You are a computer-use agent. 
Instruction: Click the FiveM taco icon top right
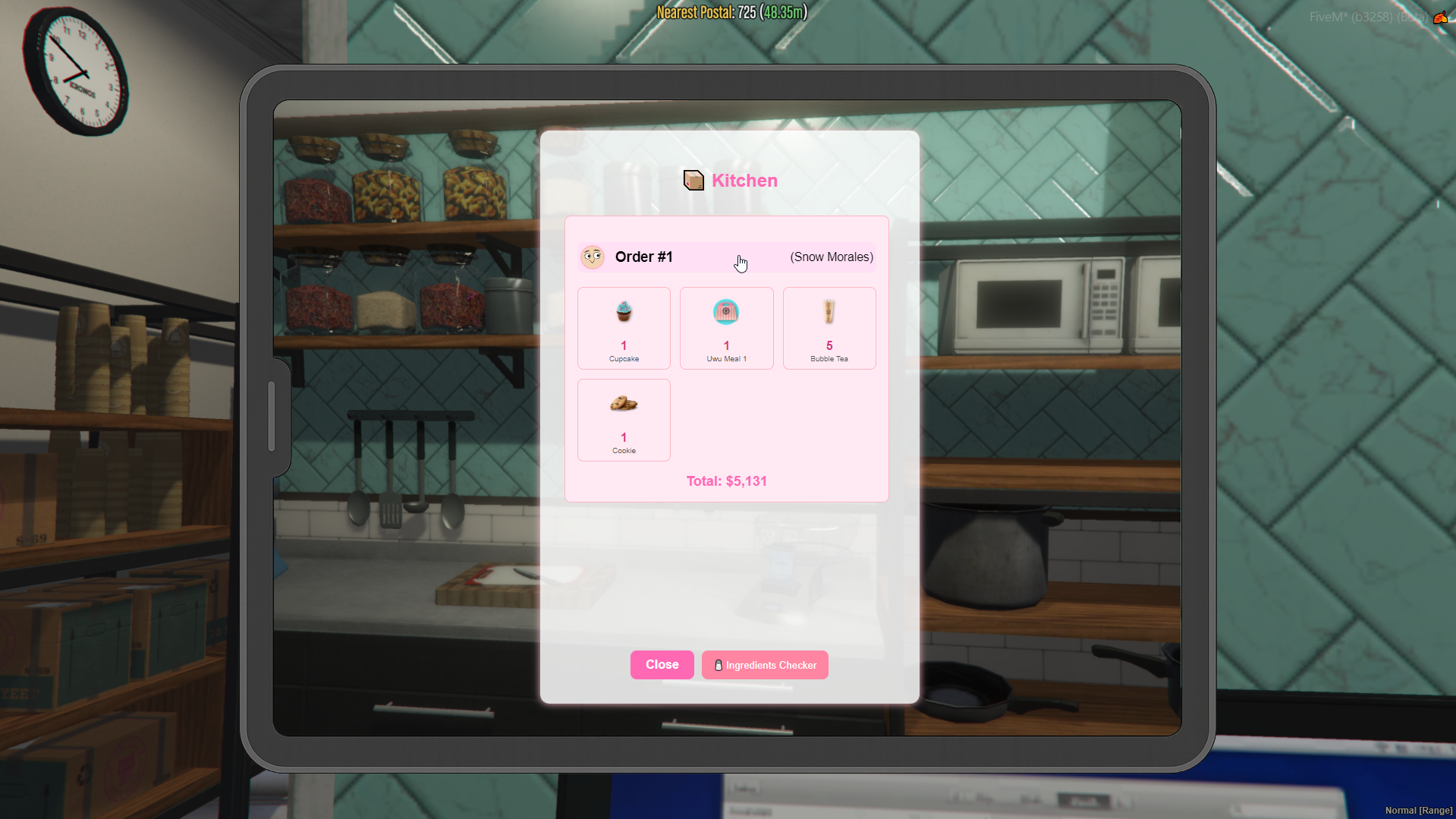pos(1441,17)
